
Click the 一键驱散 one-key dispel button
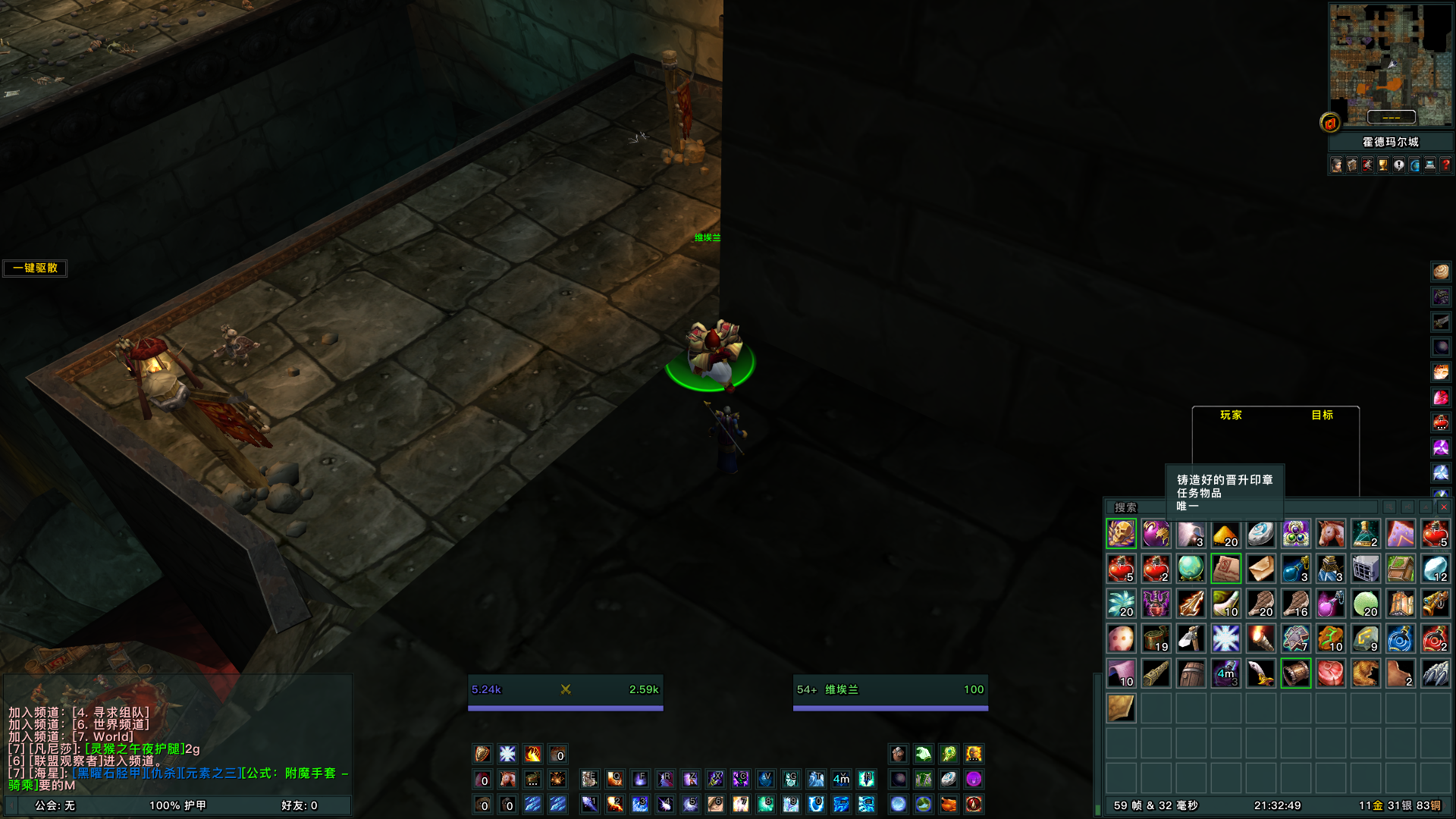point(35,268)
